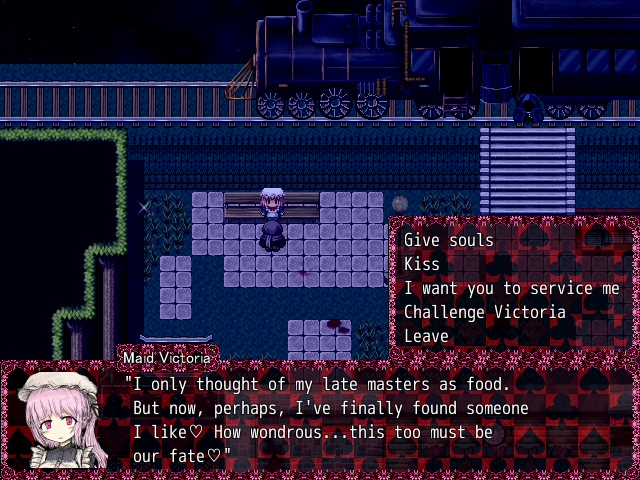Screen dimensions: 640x480
Task: Select Challenge Victoria option
Action: (x=485, y=312)
